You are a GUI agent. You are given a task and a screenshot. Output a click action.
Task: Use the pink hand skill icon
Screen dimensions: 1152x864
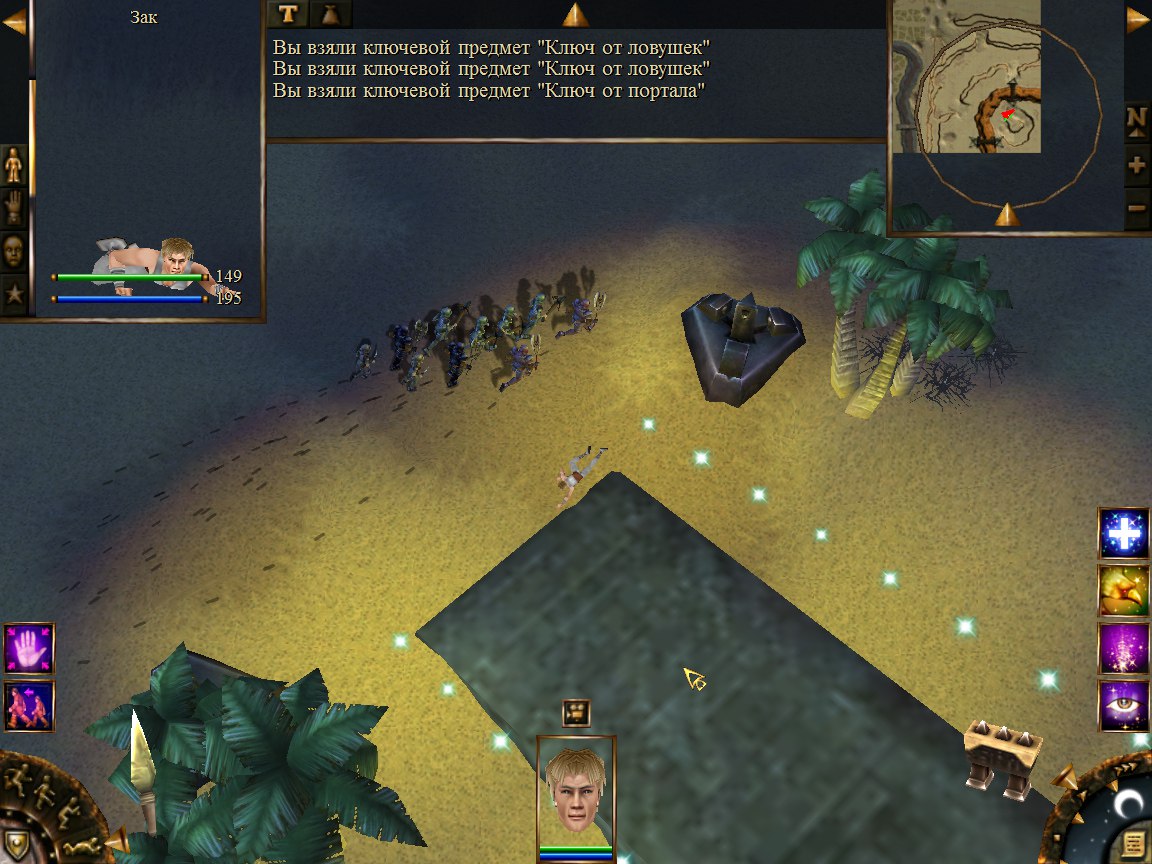[29, 648]
